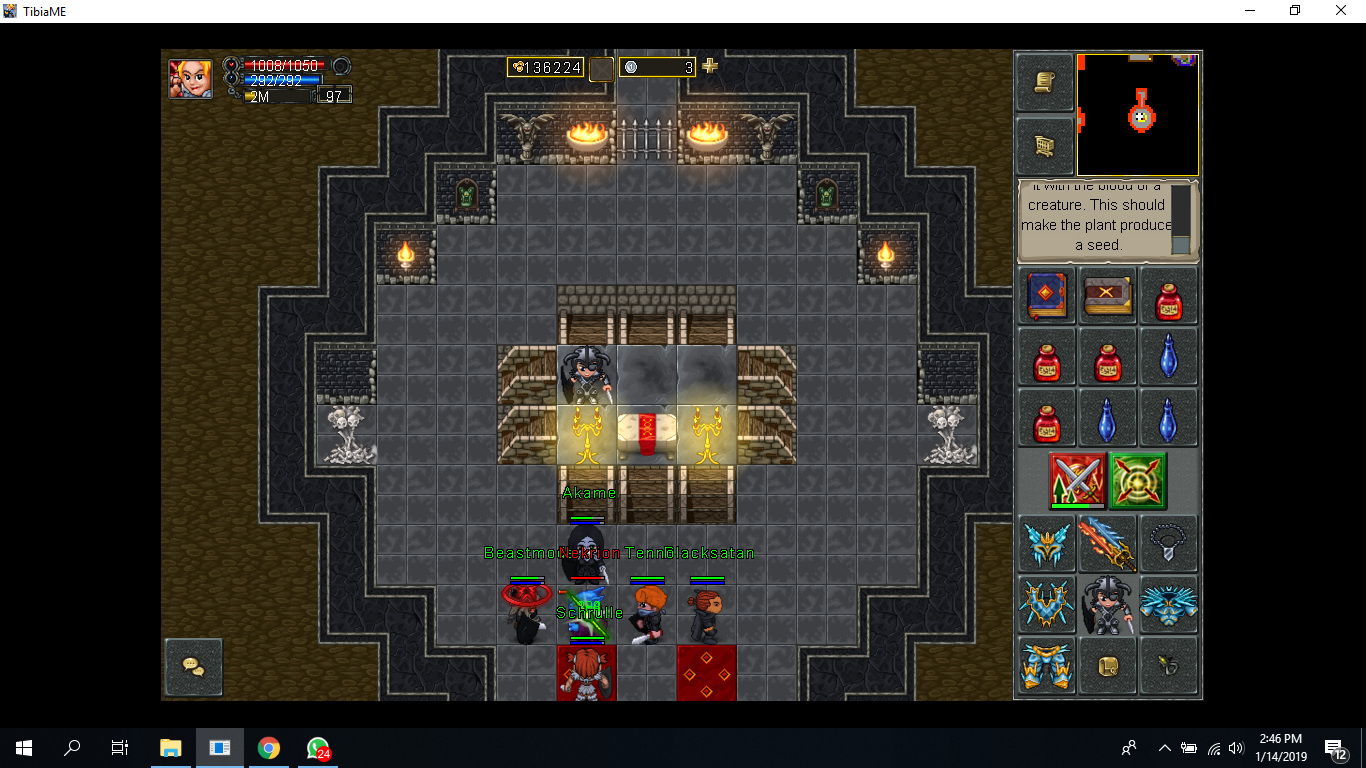Select the beaded necklace amulet slot
This screenshot has height=768, width=1366.
click(1168, 543)
